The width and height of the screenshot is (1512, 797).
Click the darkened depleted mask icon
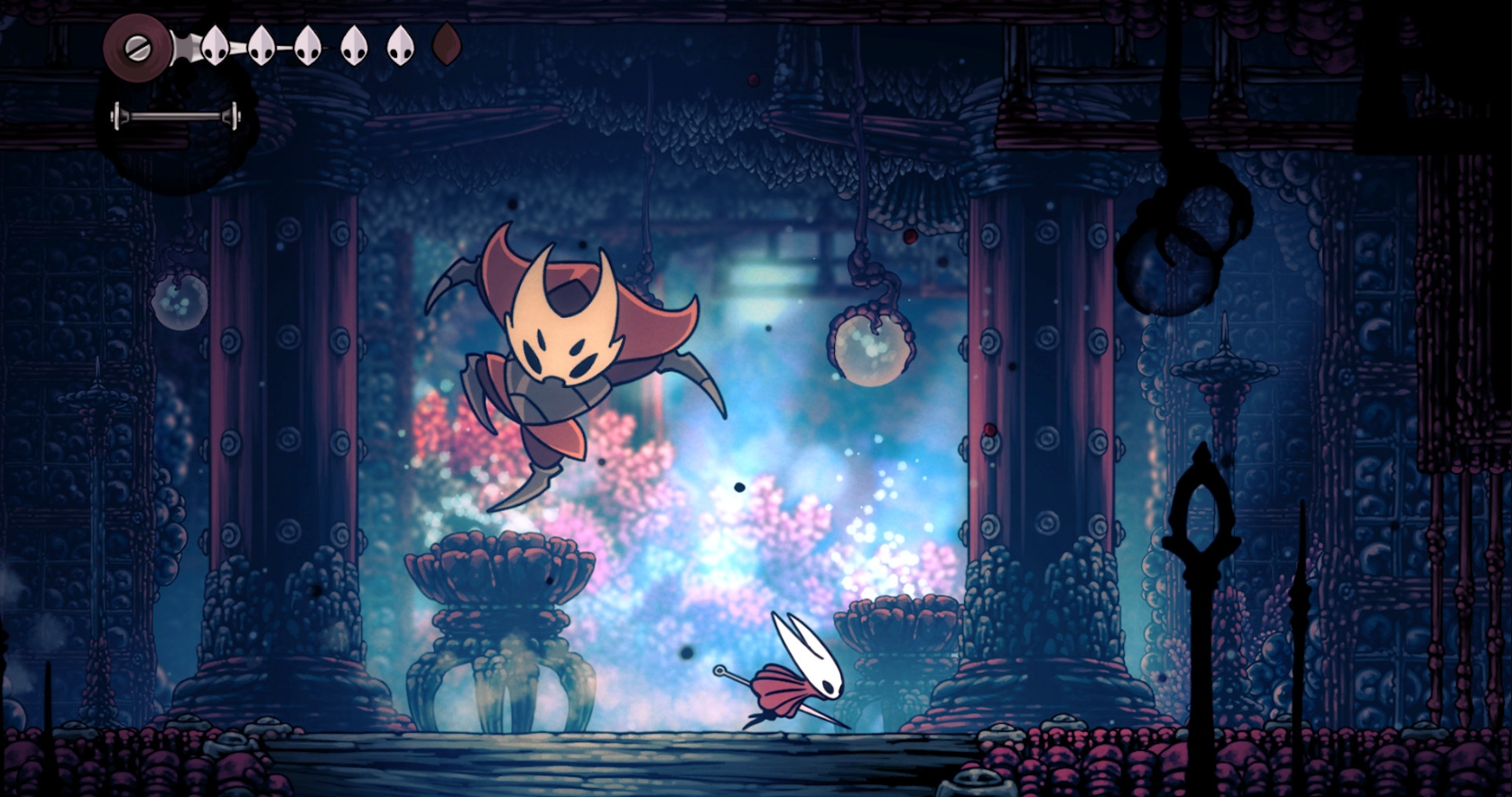(x=444, y=43)
